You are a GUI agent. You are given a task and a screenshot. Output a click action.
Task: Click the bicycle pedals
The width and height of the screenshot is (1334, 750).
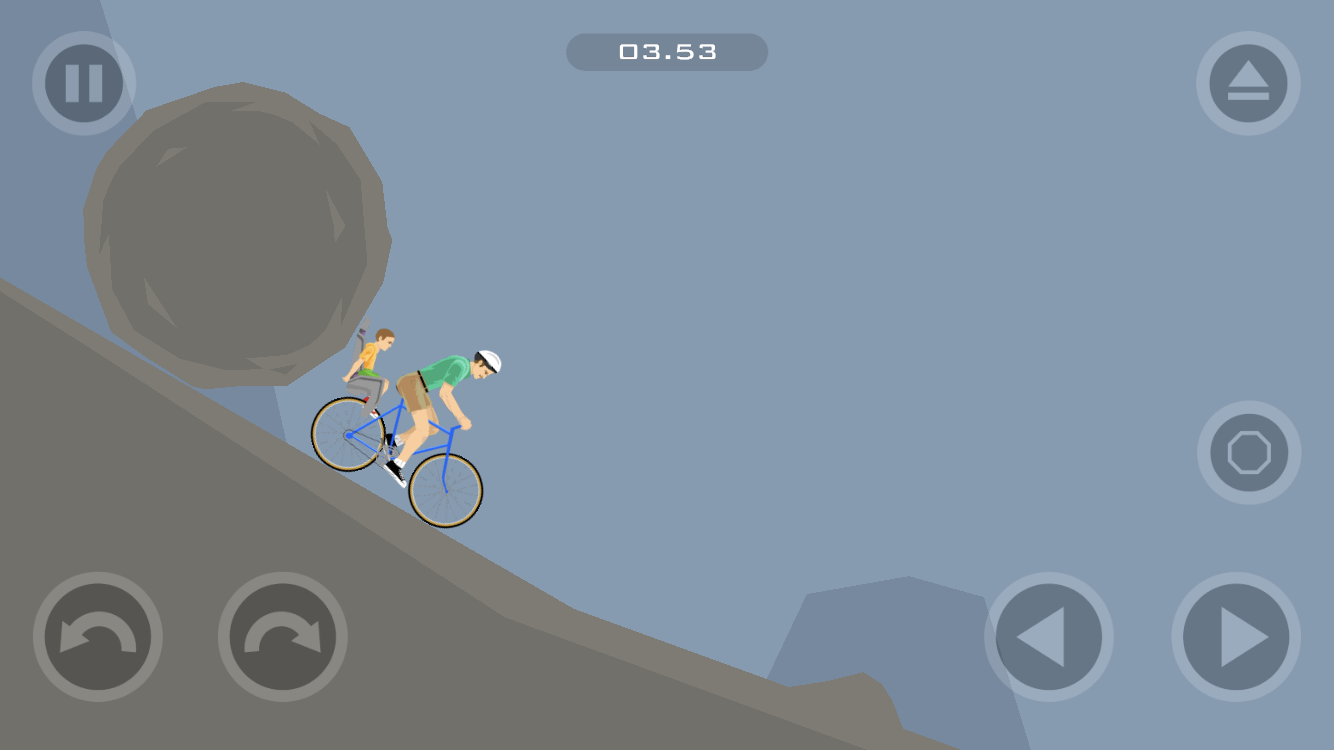(390, 450)
